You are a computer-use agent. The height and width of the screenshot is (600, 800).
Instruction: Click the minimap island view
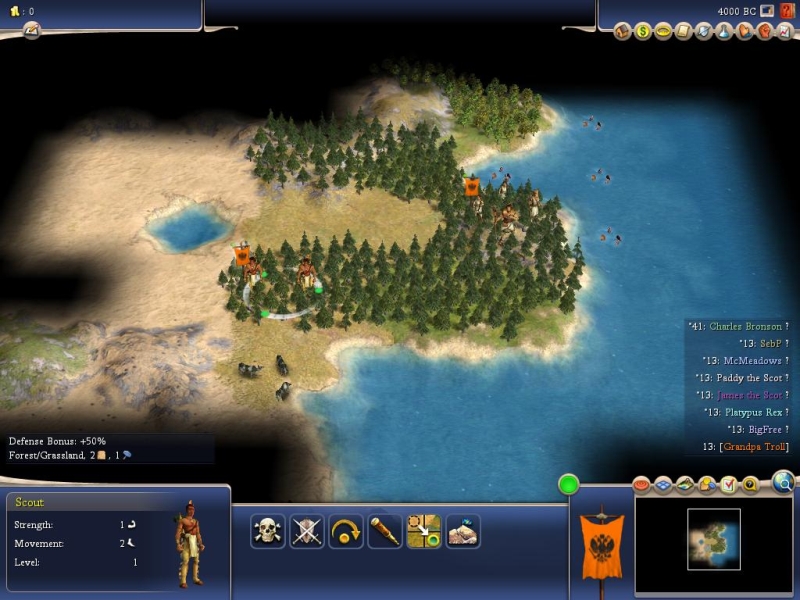pos(714,540)
